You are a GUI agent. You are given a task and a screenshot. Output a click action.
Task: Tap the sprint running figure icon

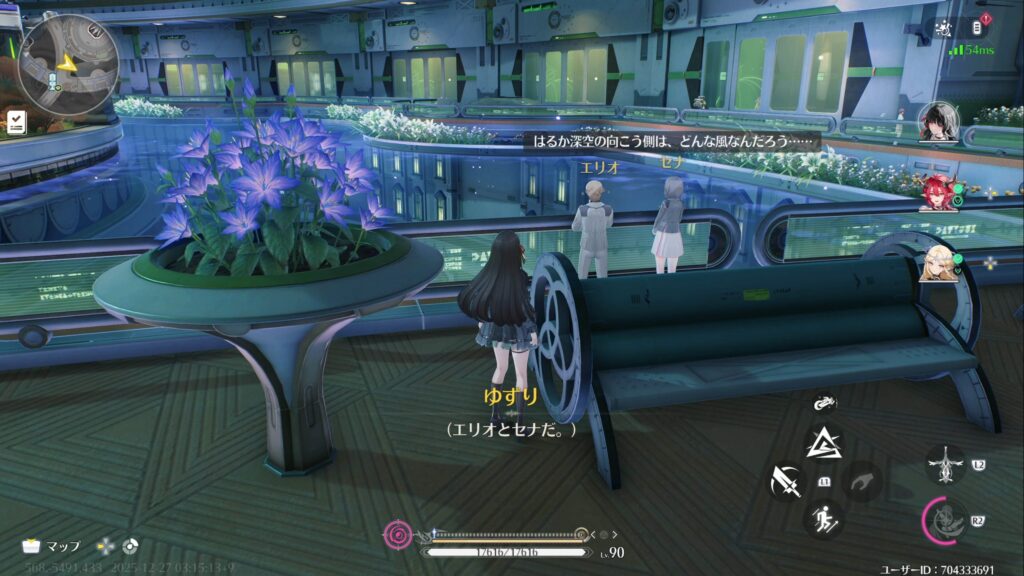coord(824,517)
